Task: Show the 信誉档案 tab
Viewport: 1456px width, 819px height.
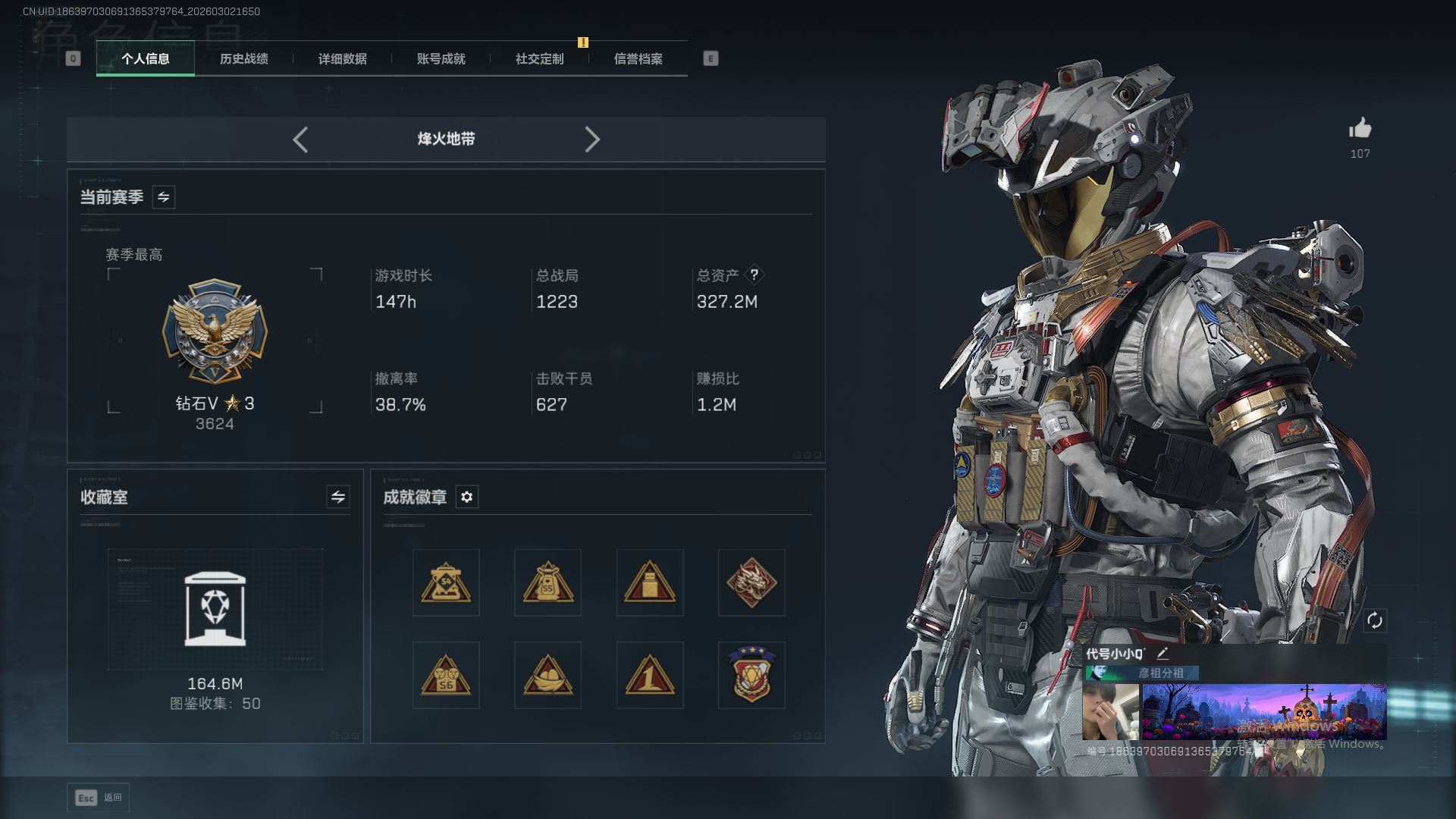Action: (638, 59)
